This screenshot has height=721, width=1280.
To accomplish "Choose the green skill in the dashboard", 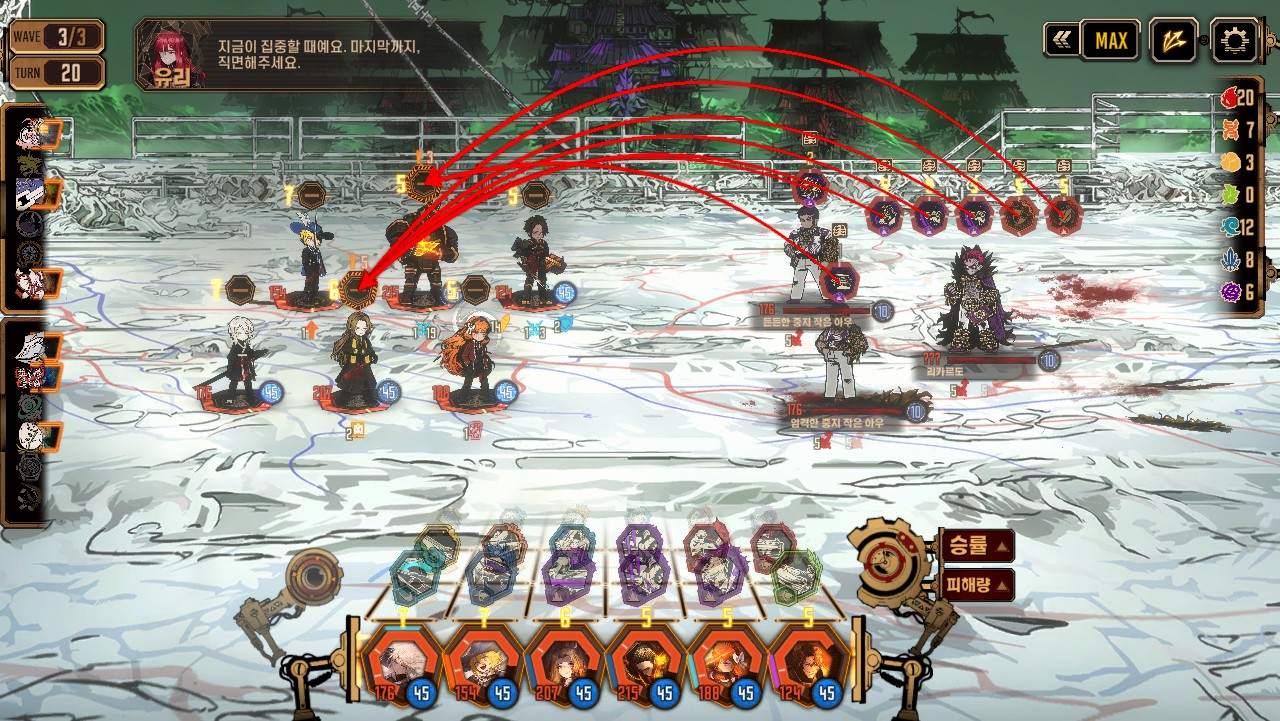I will (795, 576).
